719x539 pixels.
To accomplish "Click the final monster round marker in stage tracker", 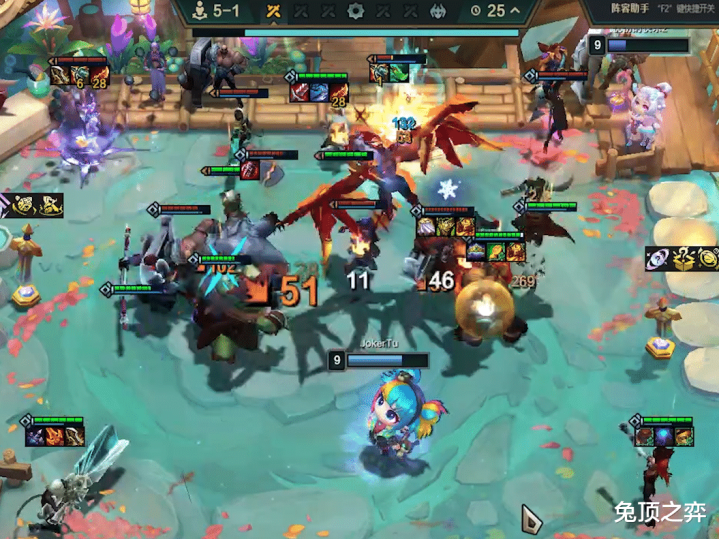I will (438, 11).
